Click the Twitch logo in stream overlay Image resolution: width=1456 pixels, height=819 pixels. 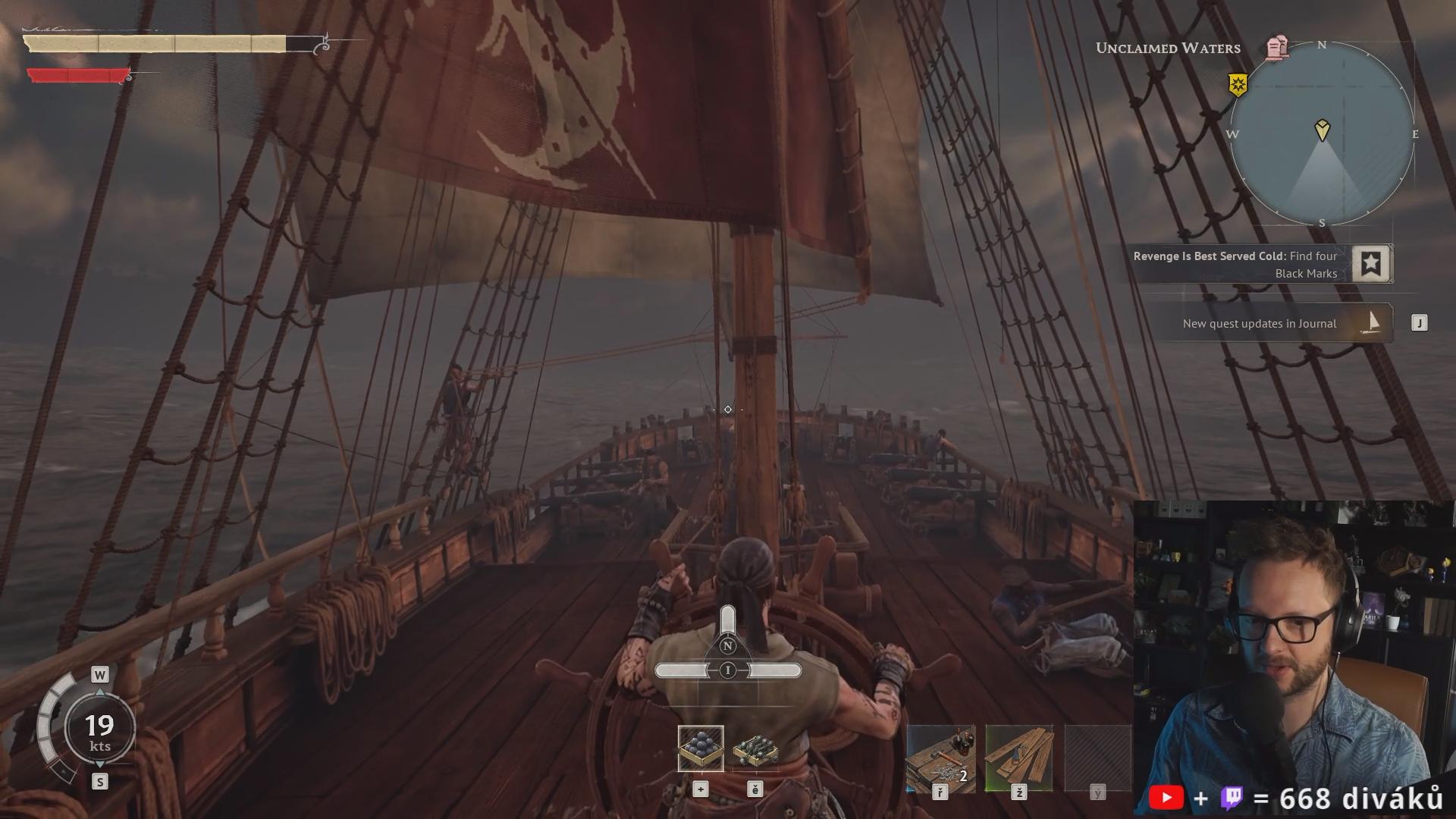click(x=1232, y=799)
